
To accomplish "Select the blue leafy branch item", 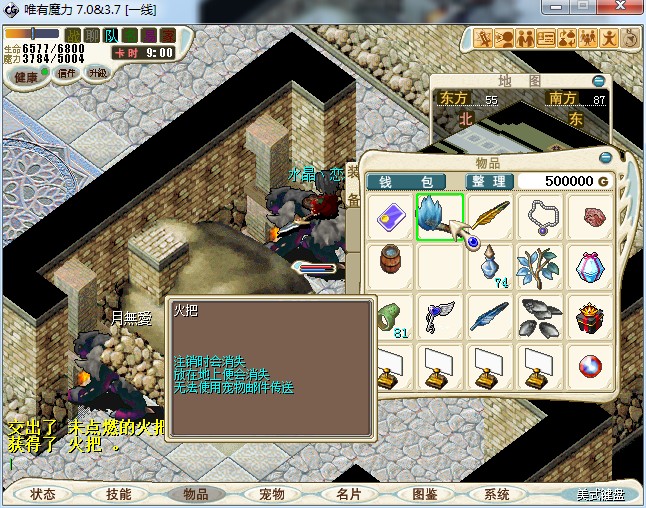I will 540,268.
